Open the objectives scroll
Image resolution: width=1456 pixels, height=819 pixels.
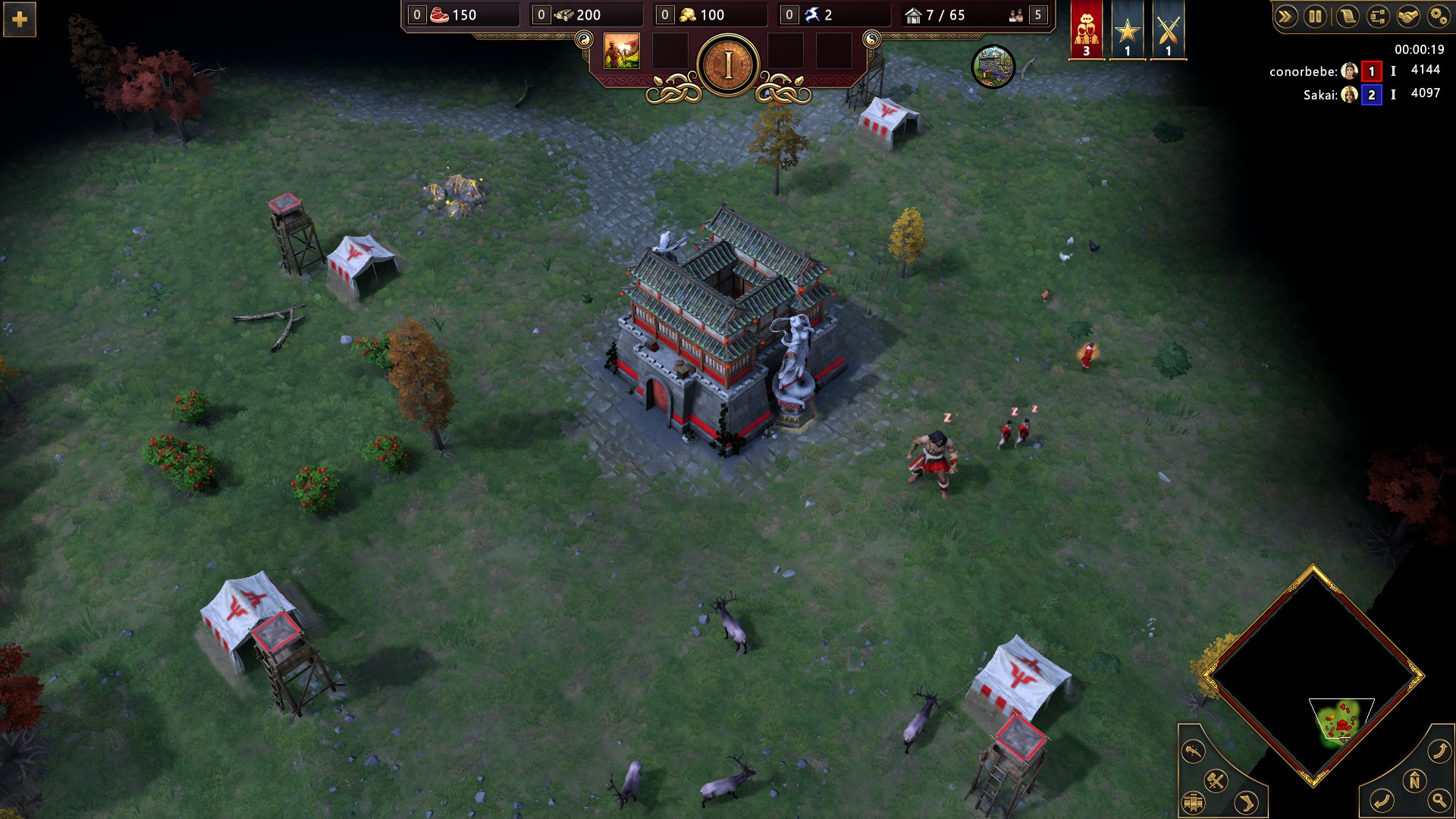pos(1347,16)
